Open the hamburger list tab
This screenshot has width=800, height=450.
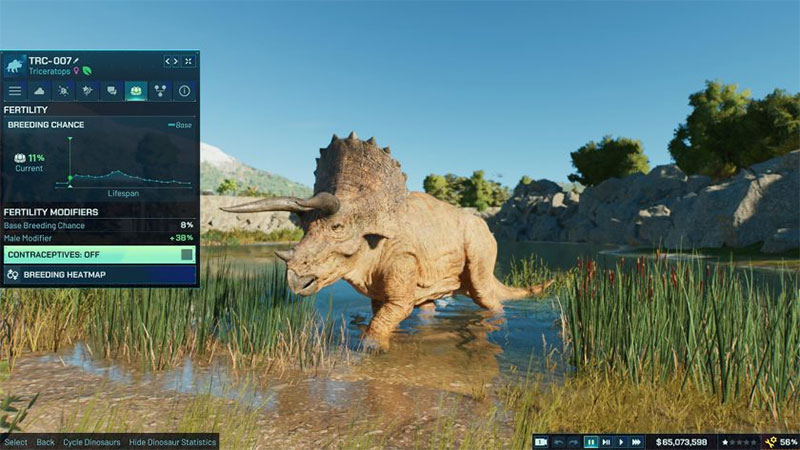coord(15,91)
